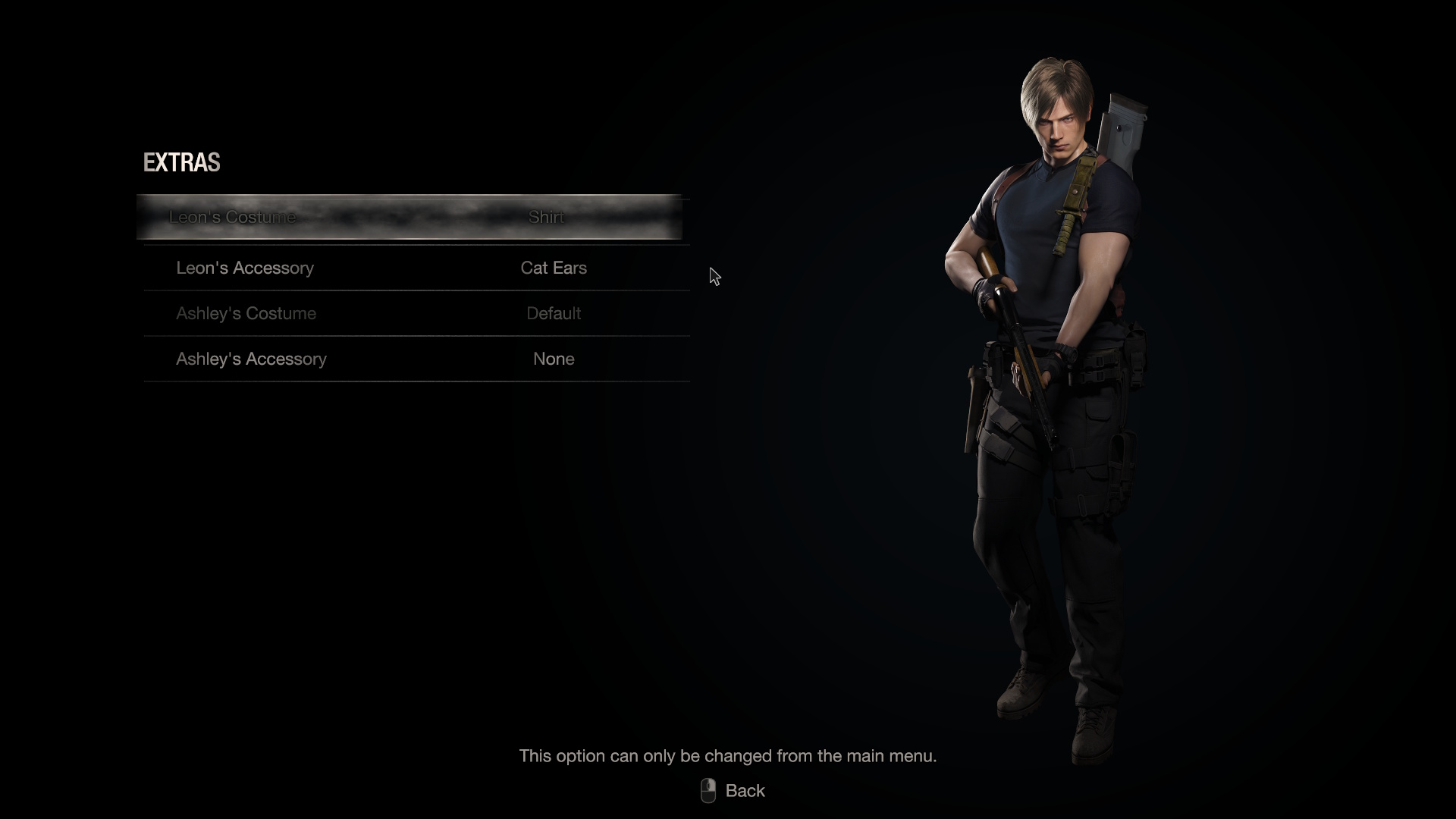The height and width of the screenshot is (819, 1456).
Task: Change the None accessory value
Action: point(554,359)
